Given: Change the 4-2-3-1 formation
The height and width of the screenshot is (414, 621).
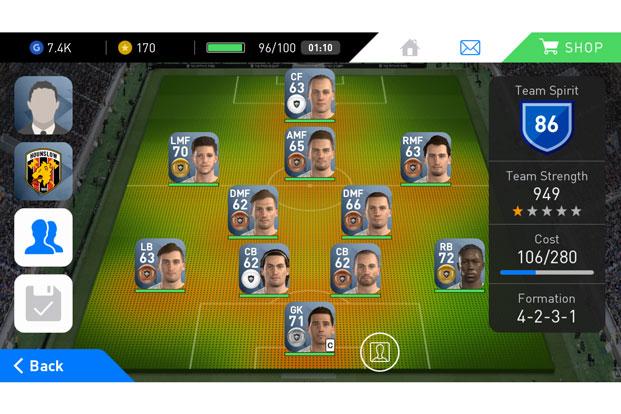Looking at the screenshot, I should (547, 309).
